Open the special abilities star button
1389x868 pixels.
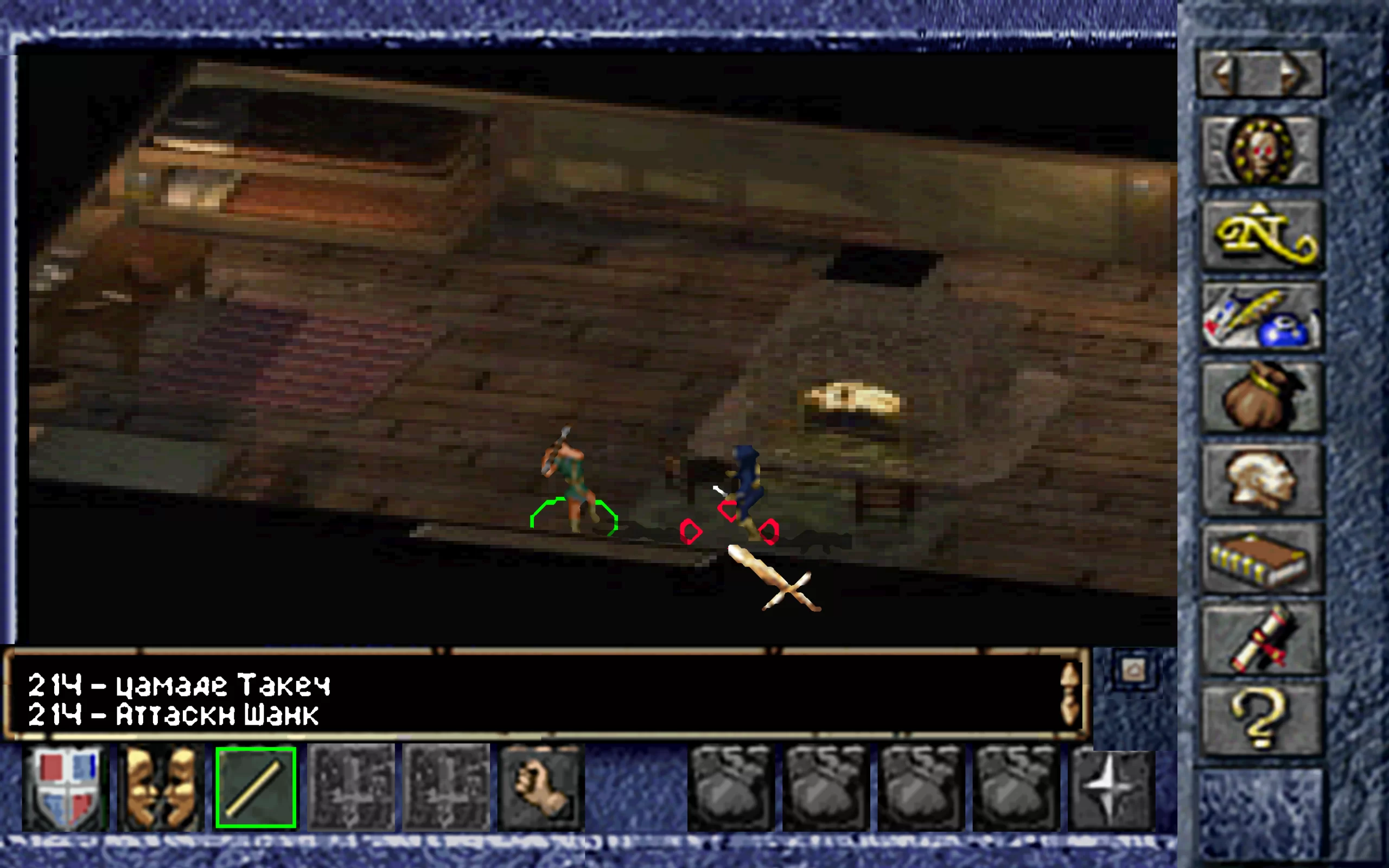tap(1111, 788)
